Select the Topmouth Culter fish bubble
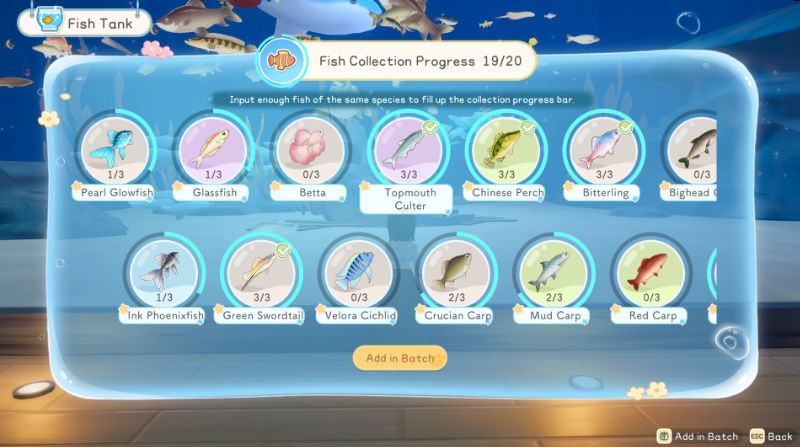The image size is (800, 447). (x=406, y=148)
